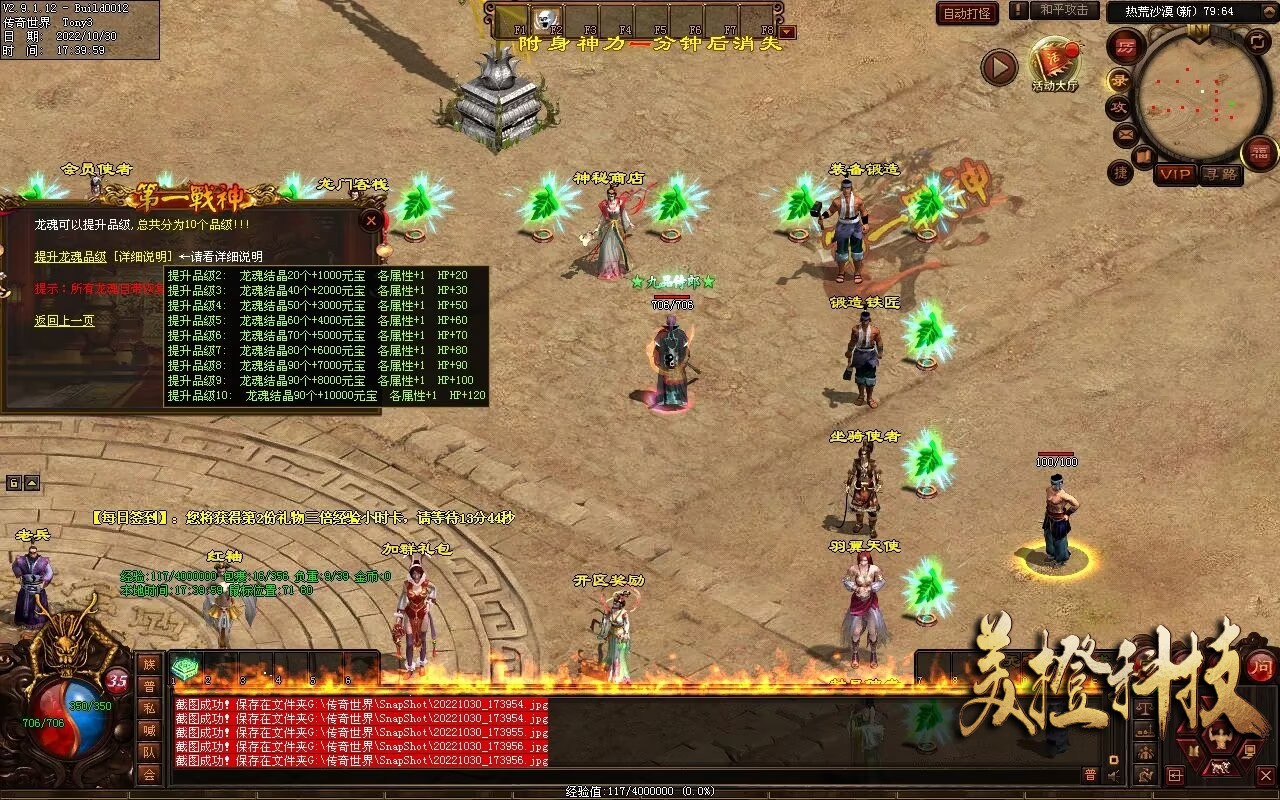Switch the 和平攻击 attack mode
The image size is (1280, 800).
tap(1063, 11)
